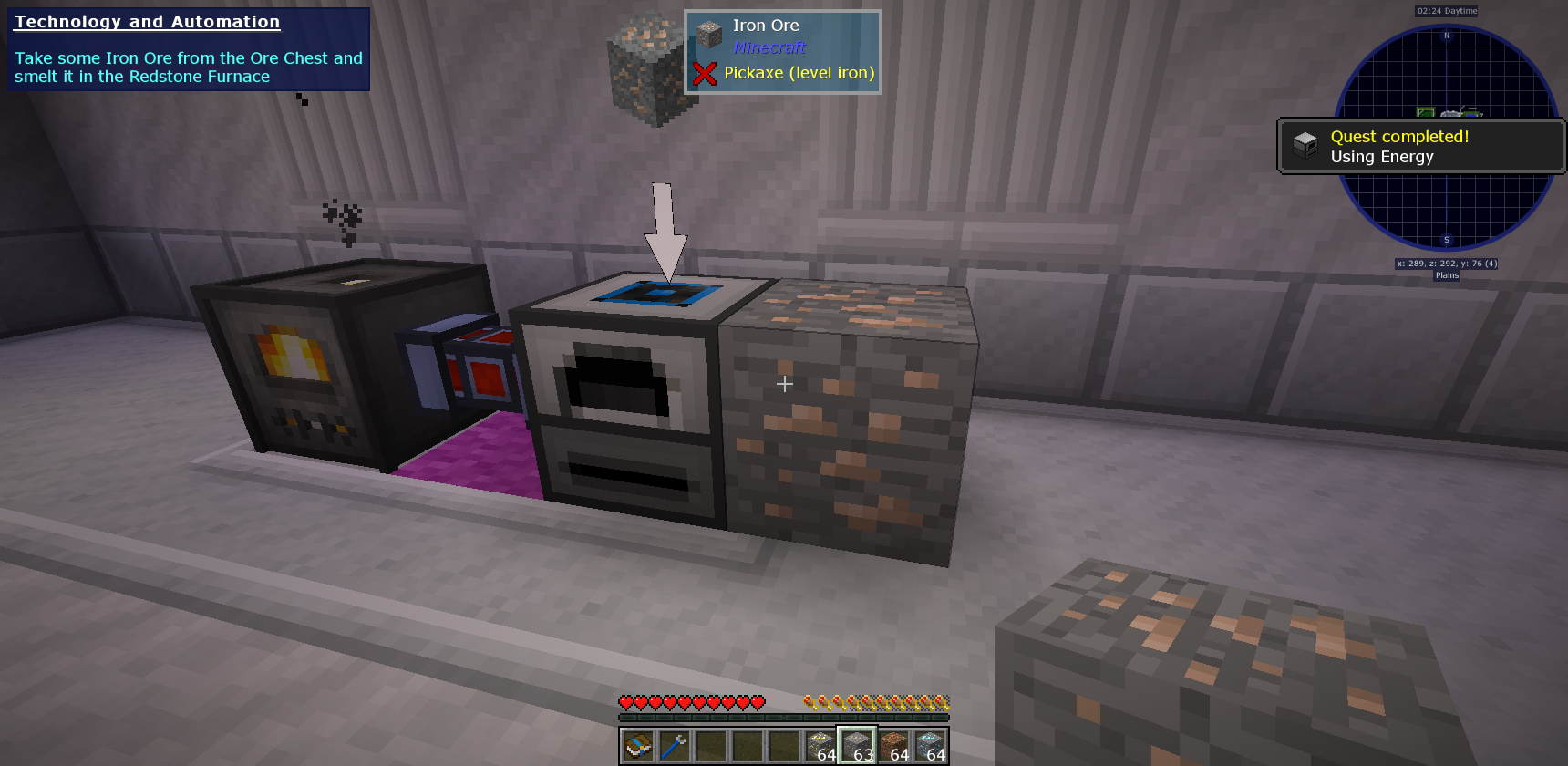Open the Technology and Automation quest tracker
This screenshot has width=1568, height=766.
188,49
